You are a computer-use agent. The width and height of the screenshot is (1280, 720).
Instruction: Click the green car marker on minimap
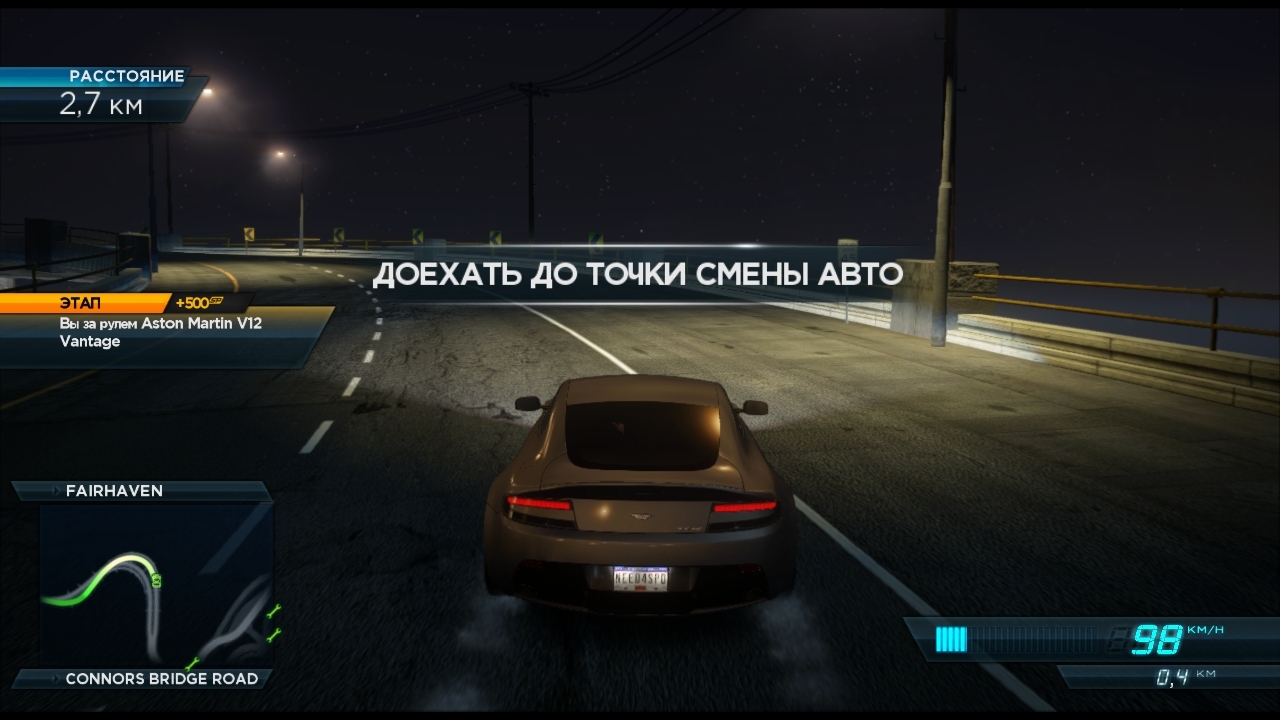coord(157,579)
